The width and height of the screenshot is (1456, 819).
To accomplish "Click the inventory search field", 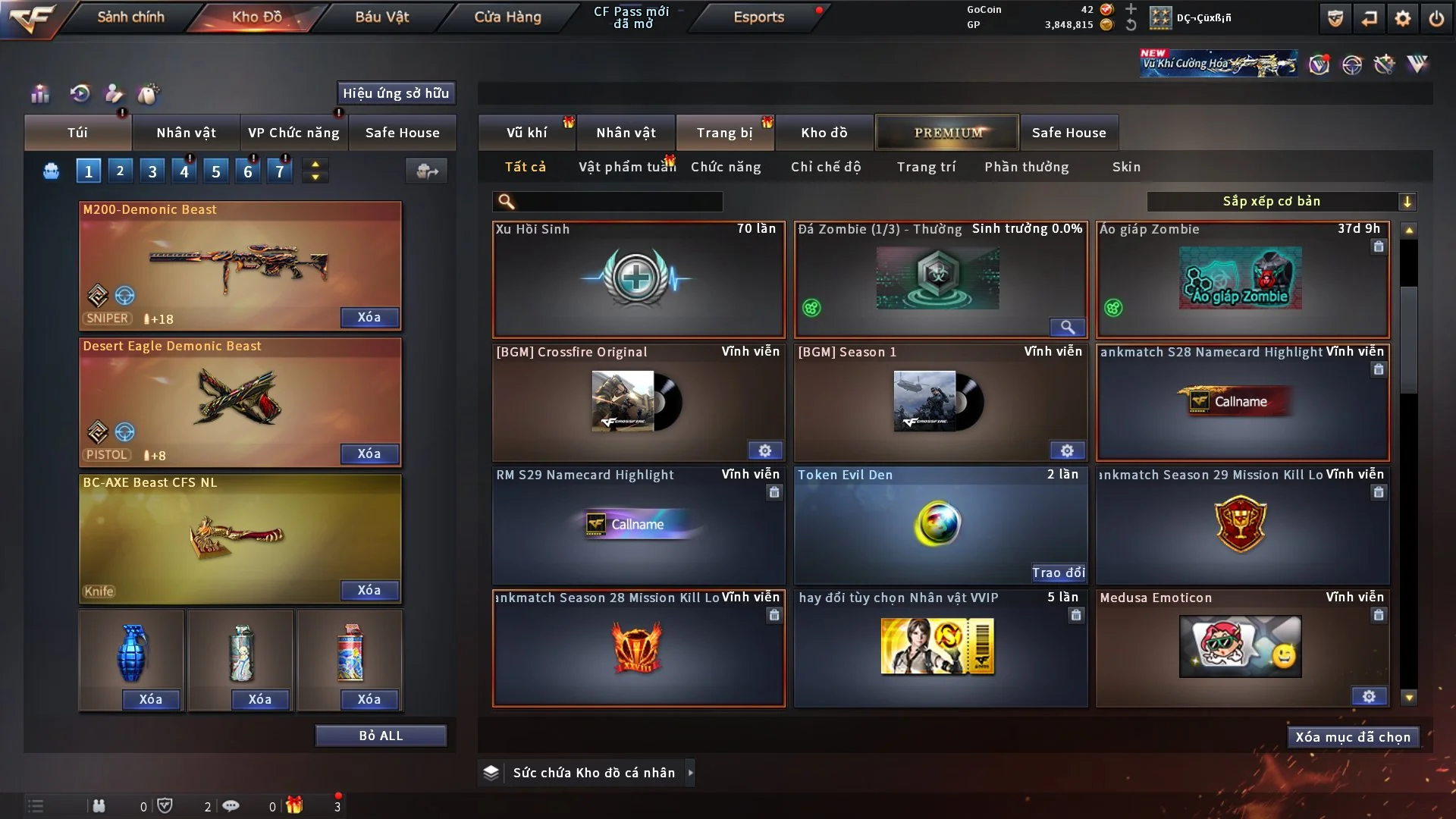I will (618, 201).
